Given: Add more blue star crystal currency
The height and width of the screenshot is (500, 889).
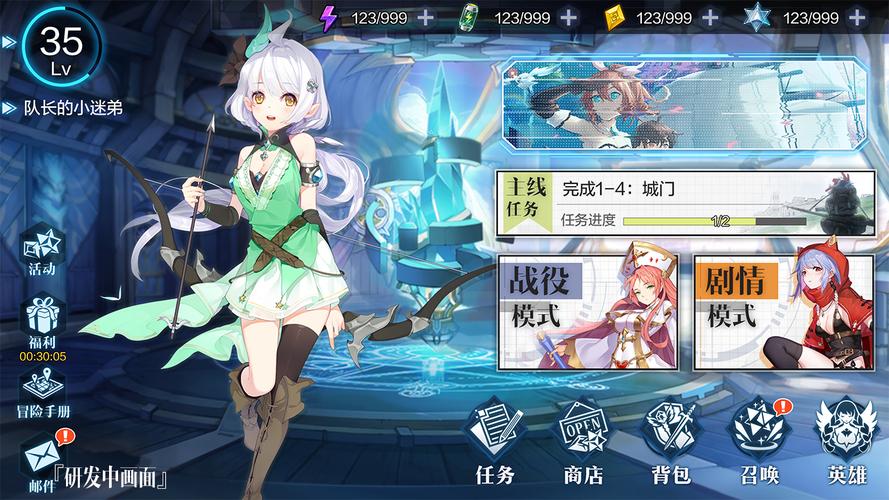Looking at the screenshot, I should 857,18.
